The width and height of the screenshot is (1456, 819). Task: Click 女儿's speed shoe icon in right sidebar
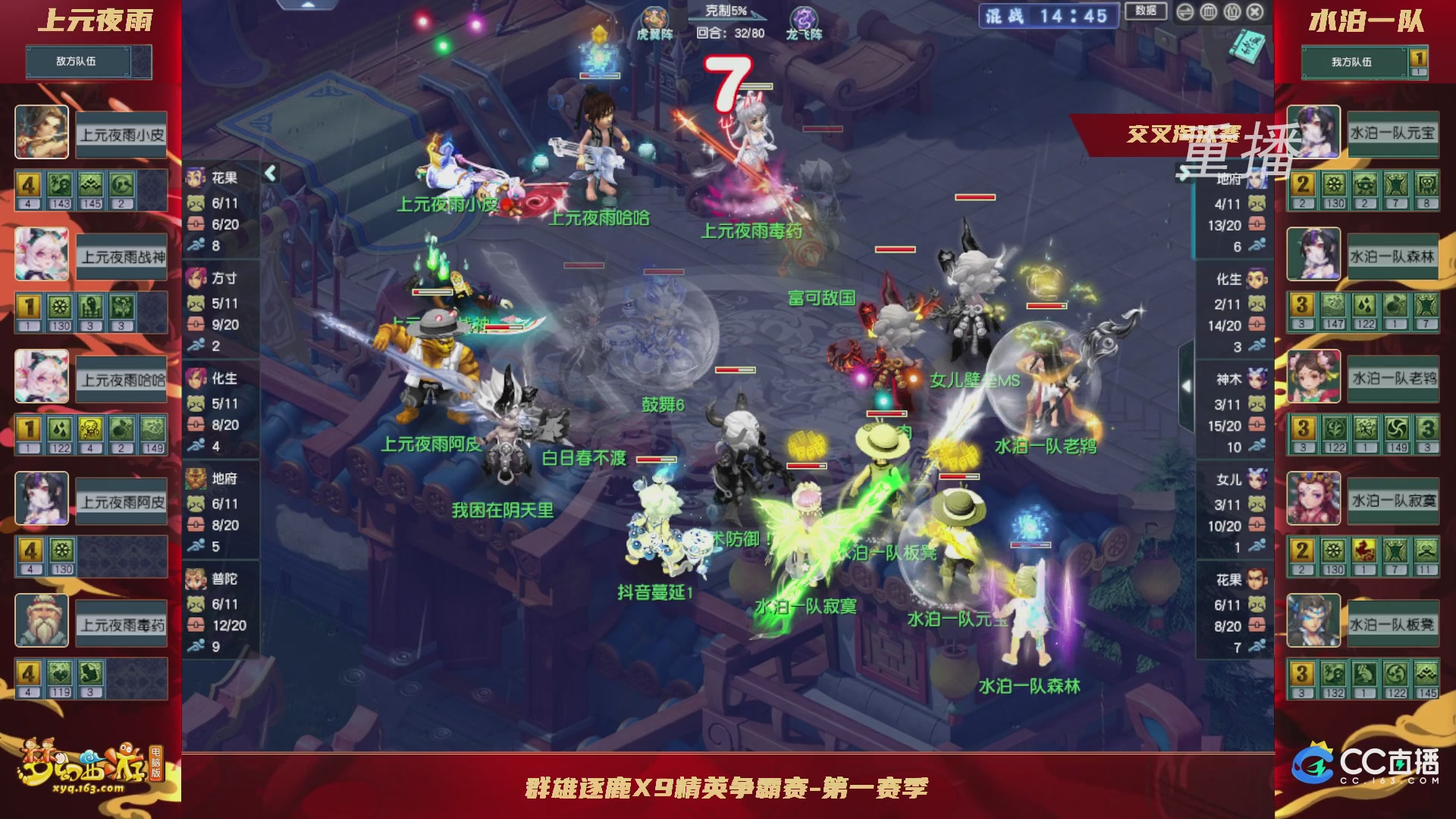click(1257, 544)
